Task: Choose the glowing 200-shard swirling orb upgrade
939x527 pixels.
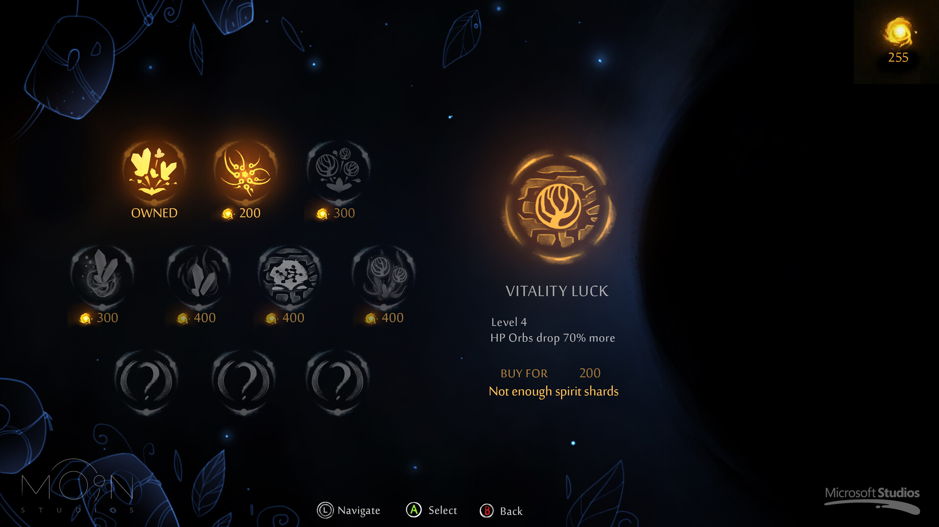Action: tap(245, 170)
